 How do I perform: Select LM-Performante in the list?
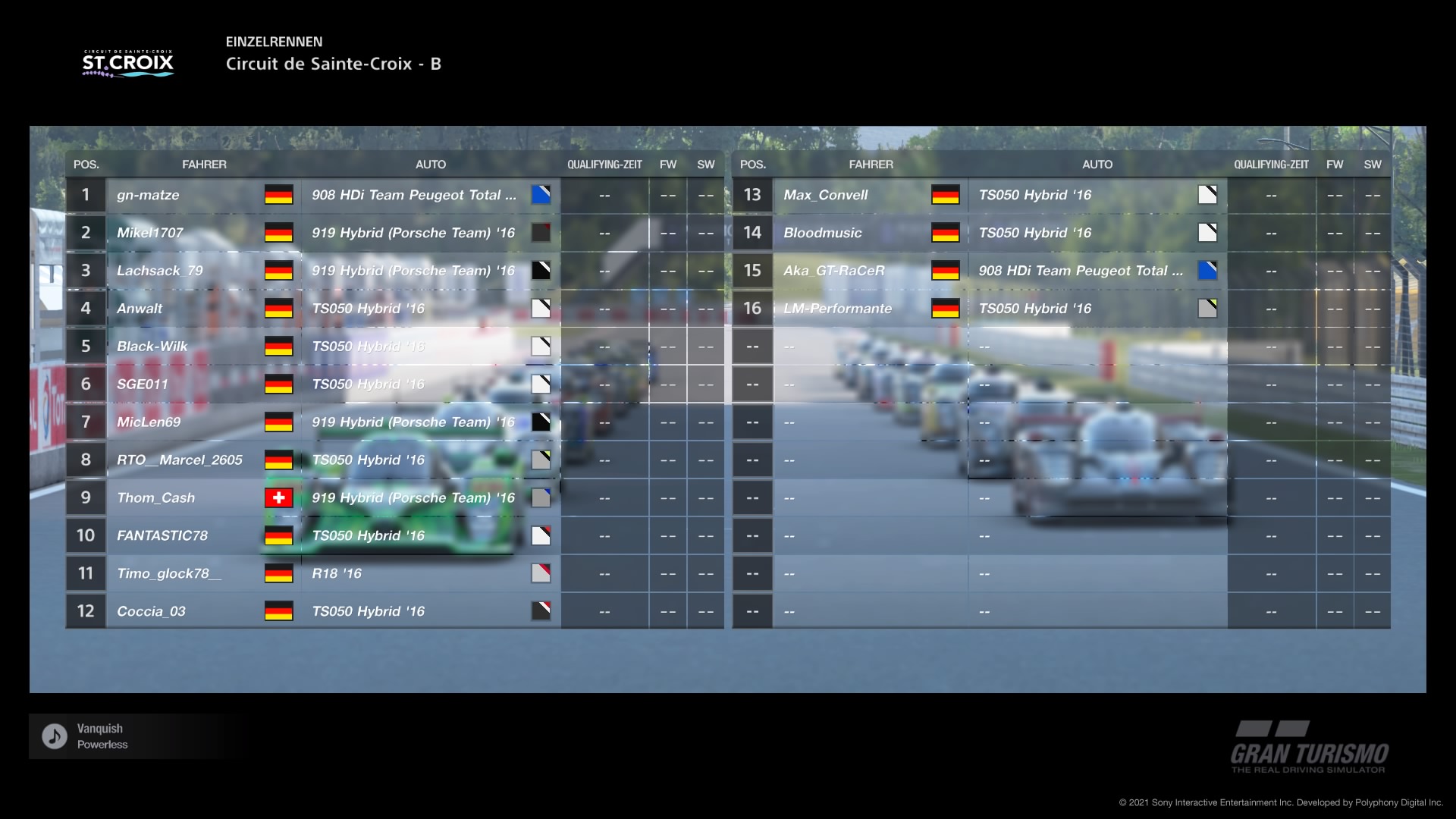[838, 309]
